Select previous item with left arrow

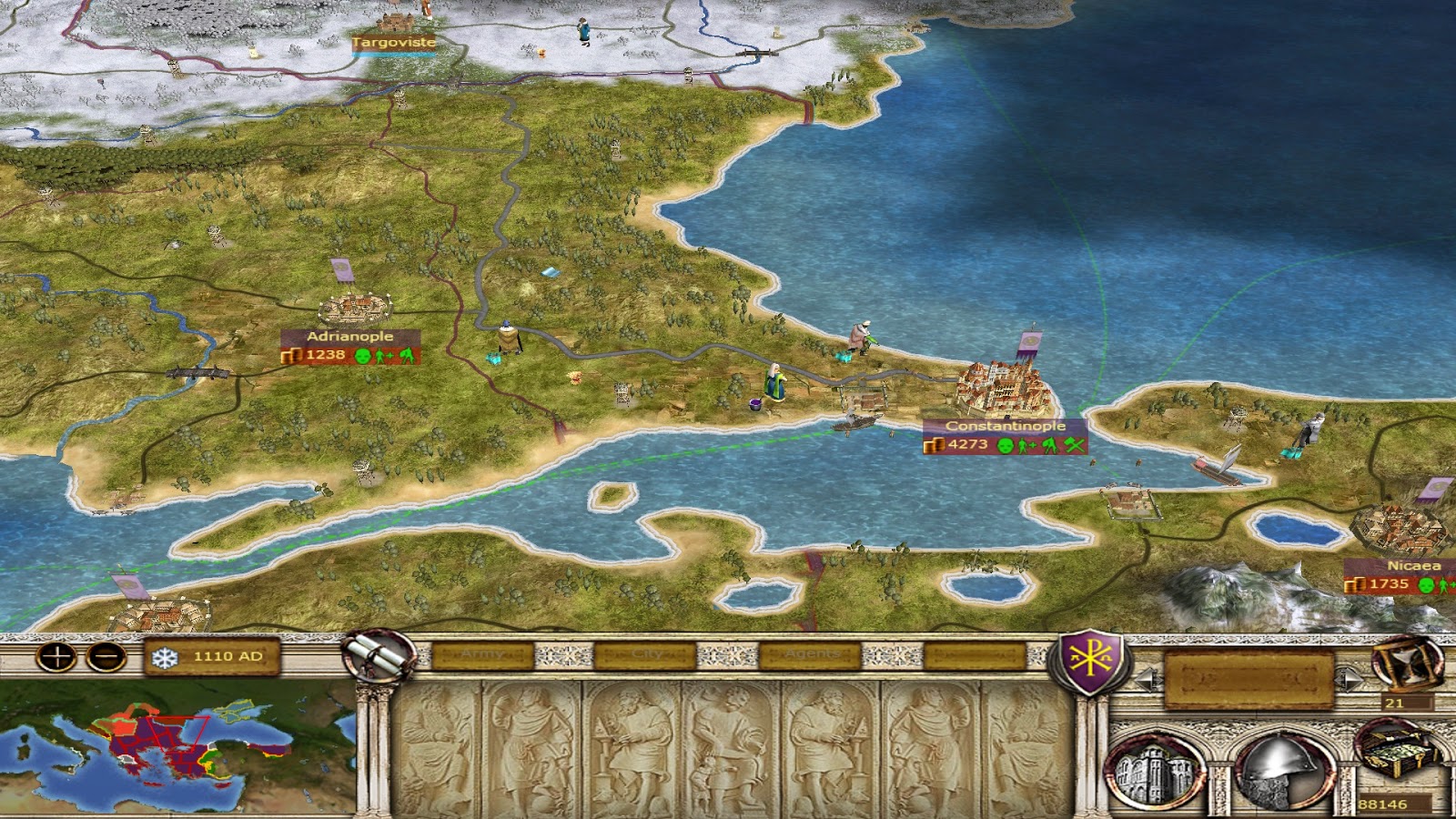(x=1146, y=679)
